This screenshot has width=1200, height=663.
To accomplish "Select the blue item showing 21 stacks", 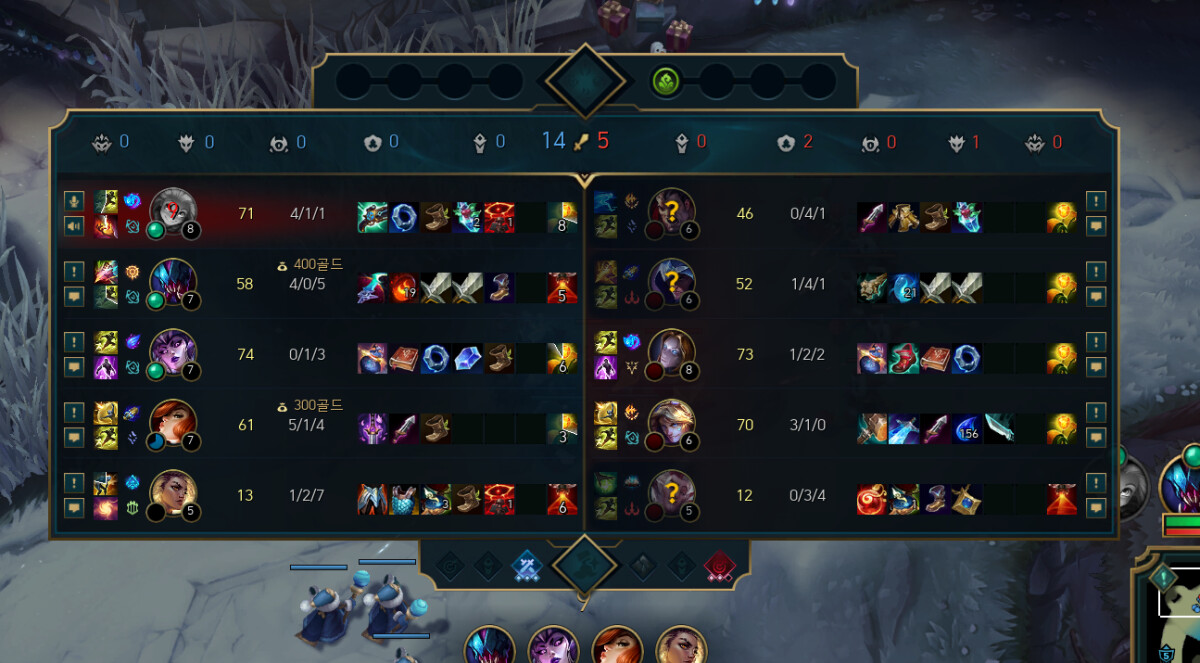I will click(x=903, y=288).
